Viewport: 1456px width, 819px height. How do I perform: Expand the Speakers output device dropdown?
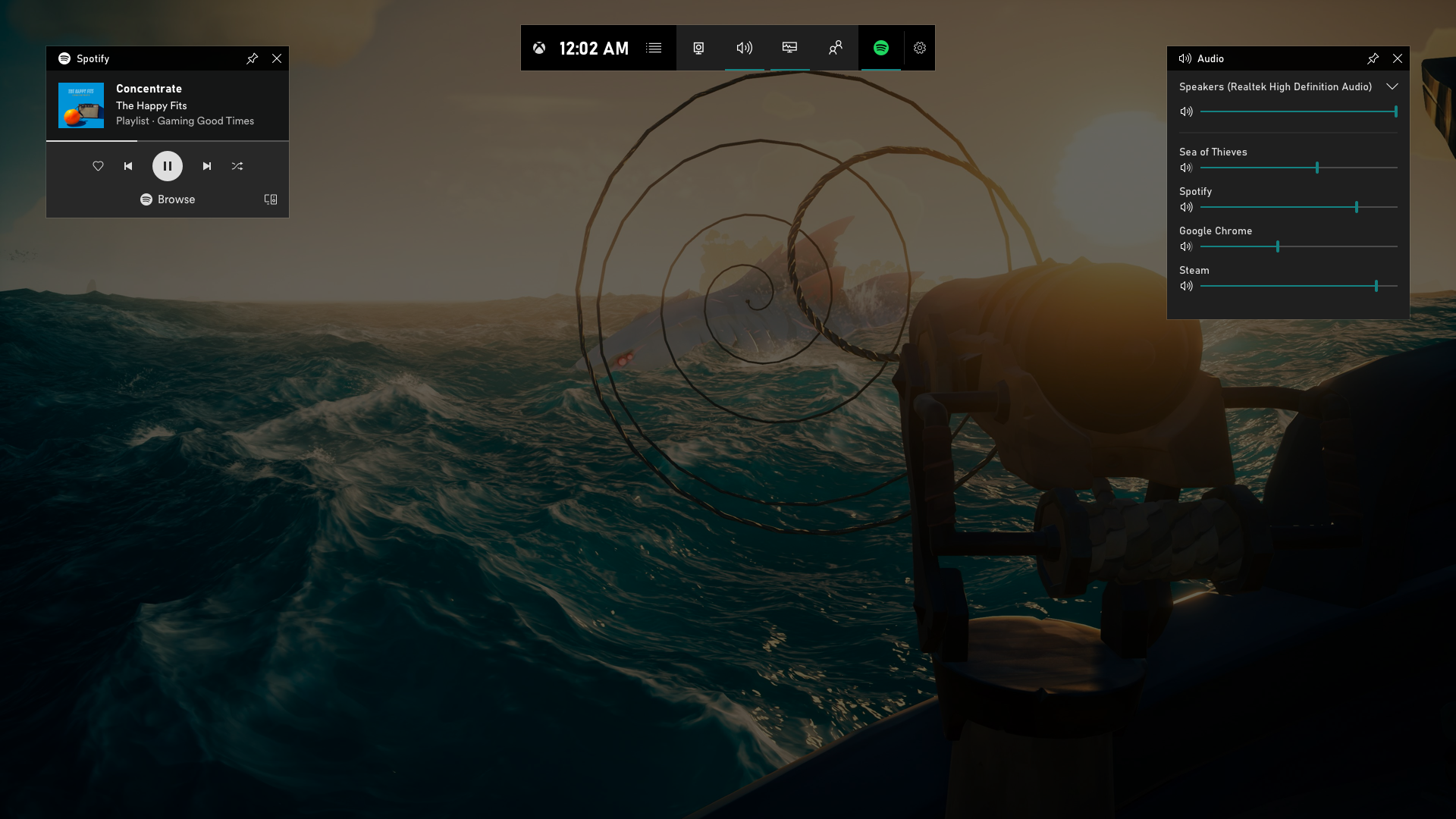click(x=1393, y=87)
